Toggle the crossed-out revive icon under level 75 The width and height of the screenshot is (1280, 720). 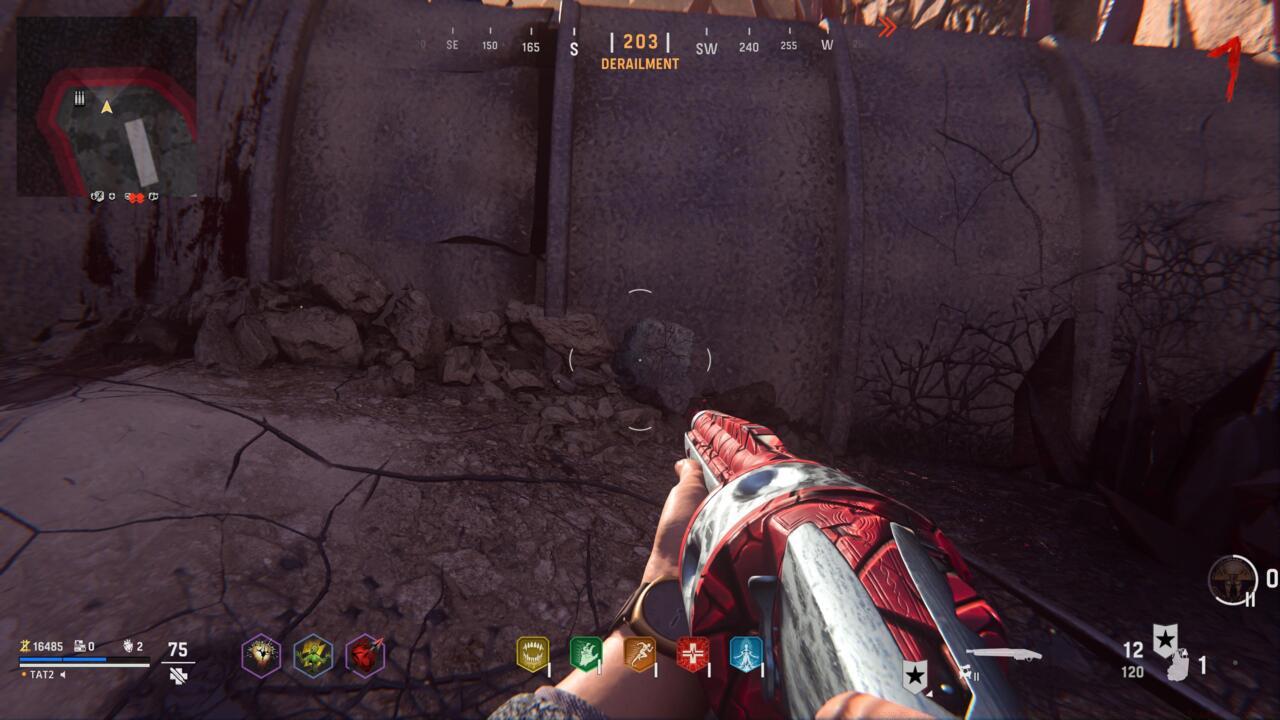point(178,676)
